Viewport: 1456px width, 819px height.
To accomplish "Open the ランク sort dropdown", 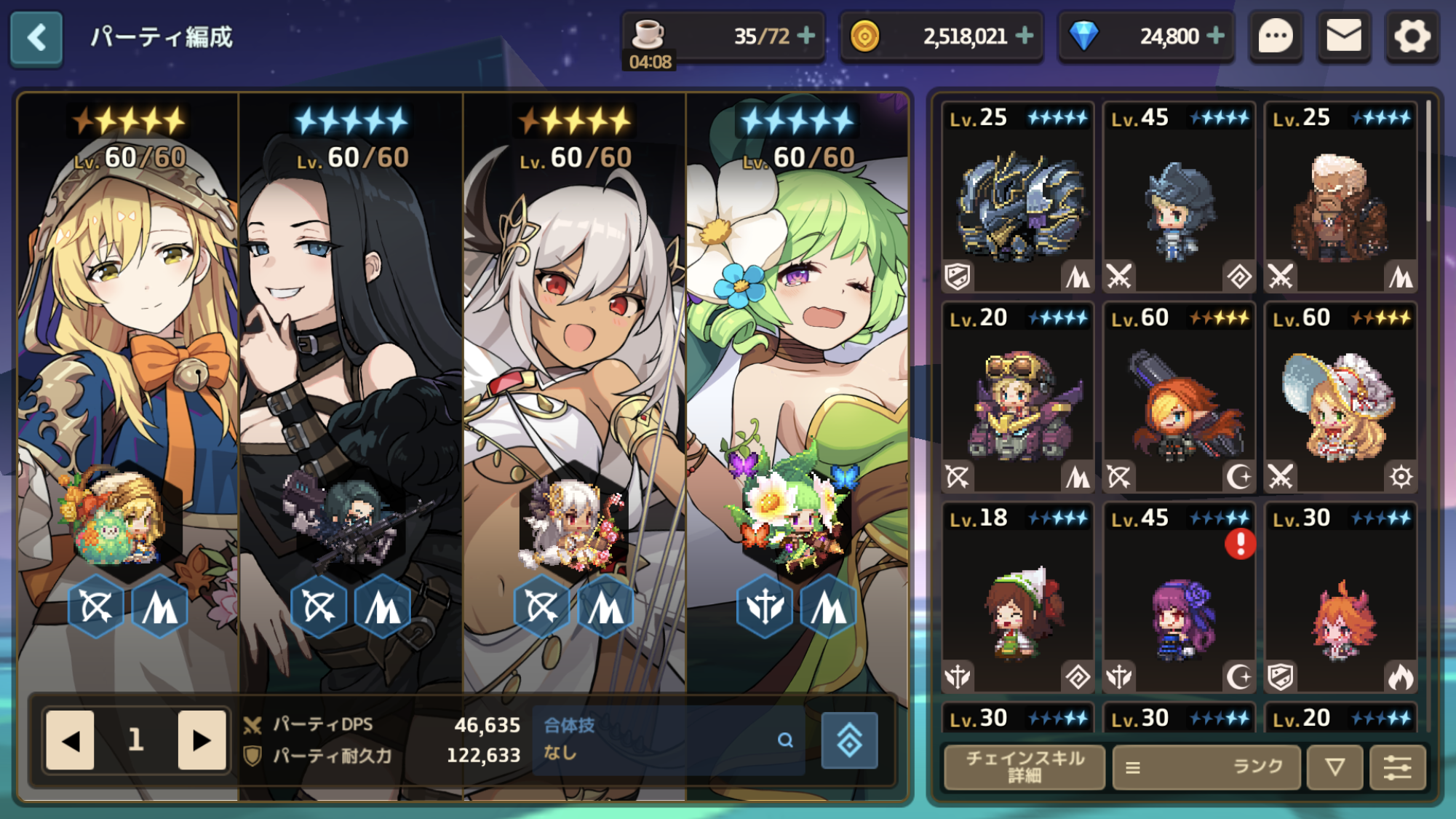I will (1206, 767).
